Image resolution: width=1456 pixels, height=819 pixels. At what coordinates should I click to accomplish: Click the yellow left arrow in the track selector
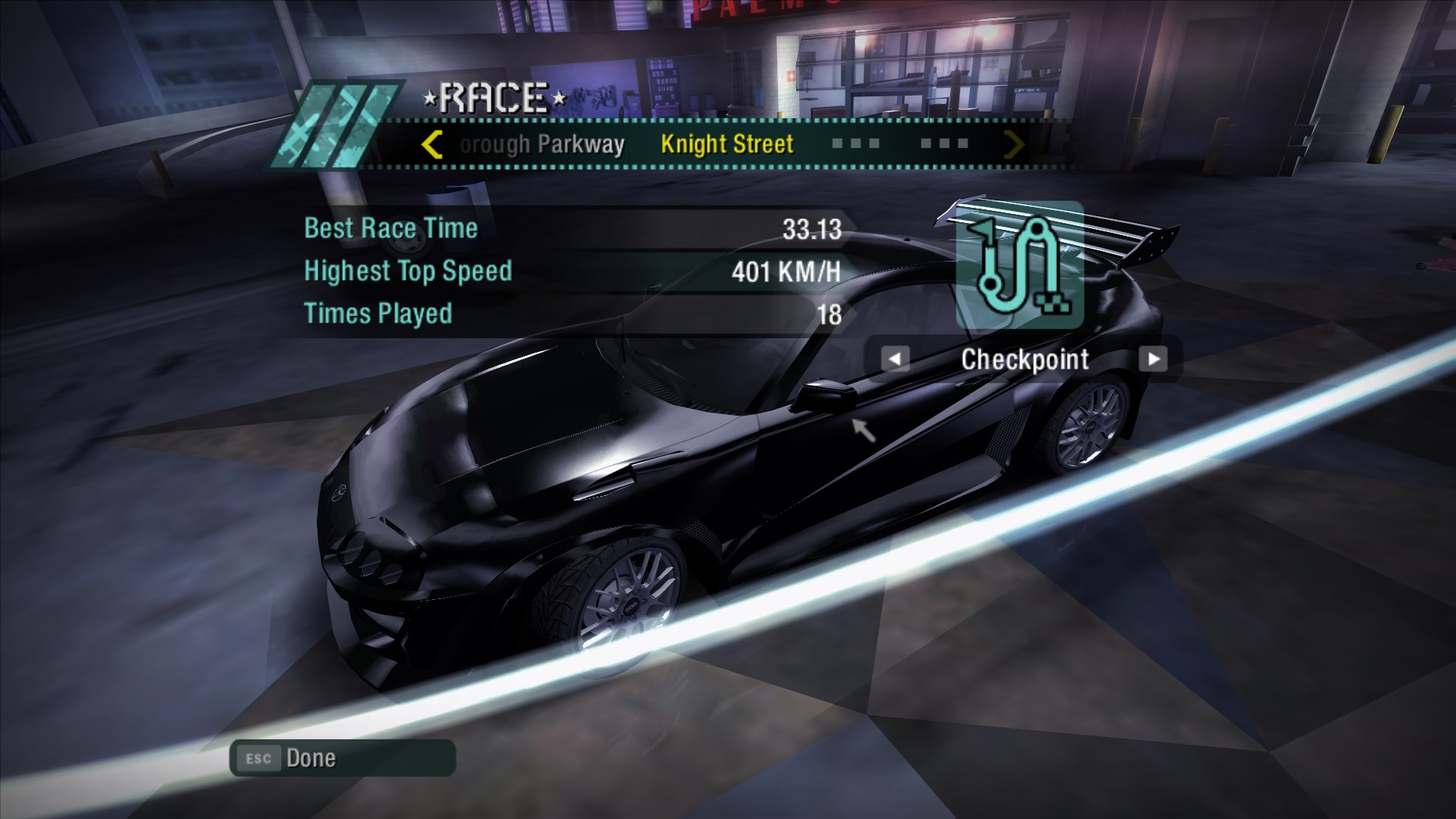pos(431,144)
